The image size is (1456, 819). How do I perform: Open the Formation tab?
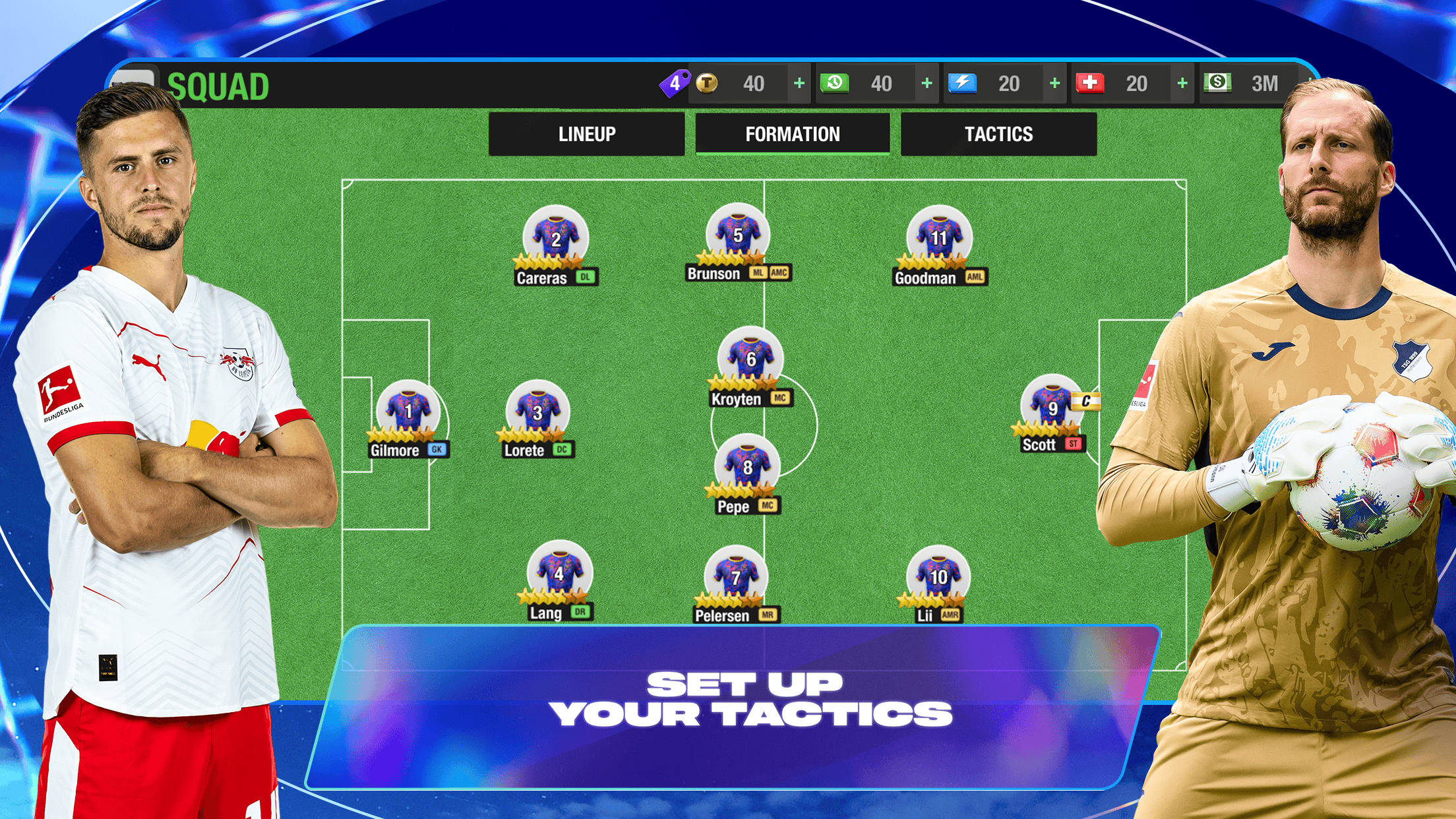(793, 135)
